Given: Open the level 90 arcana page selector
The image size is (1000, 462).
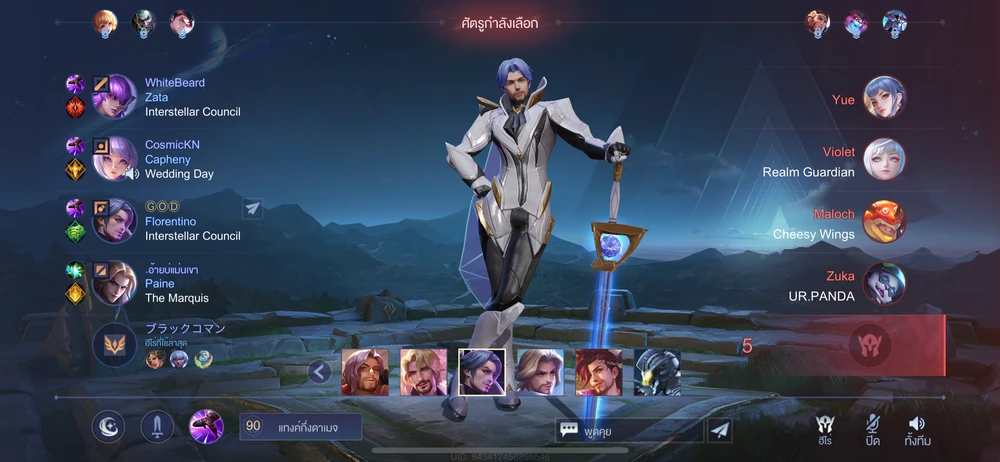Looking at the screenshot, I should pos(301,427).
